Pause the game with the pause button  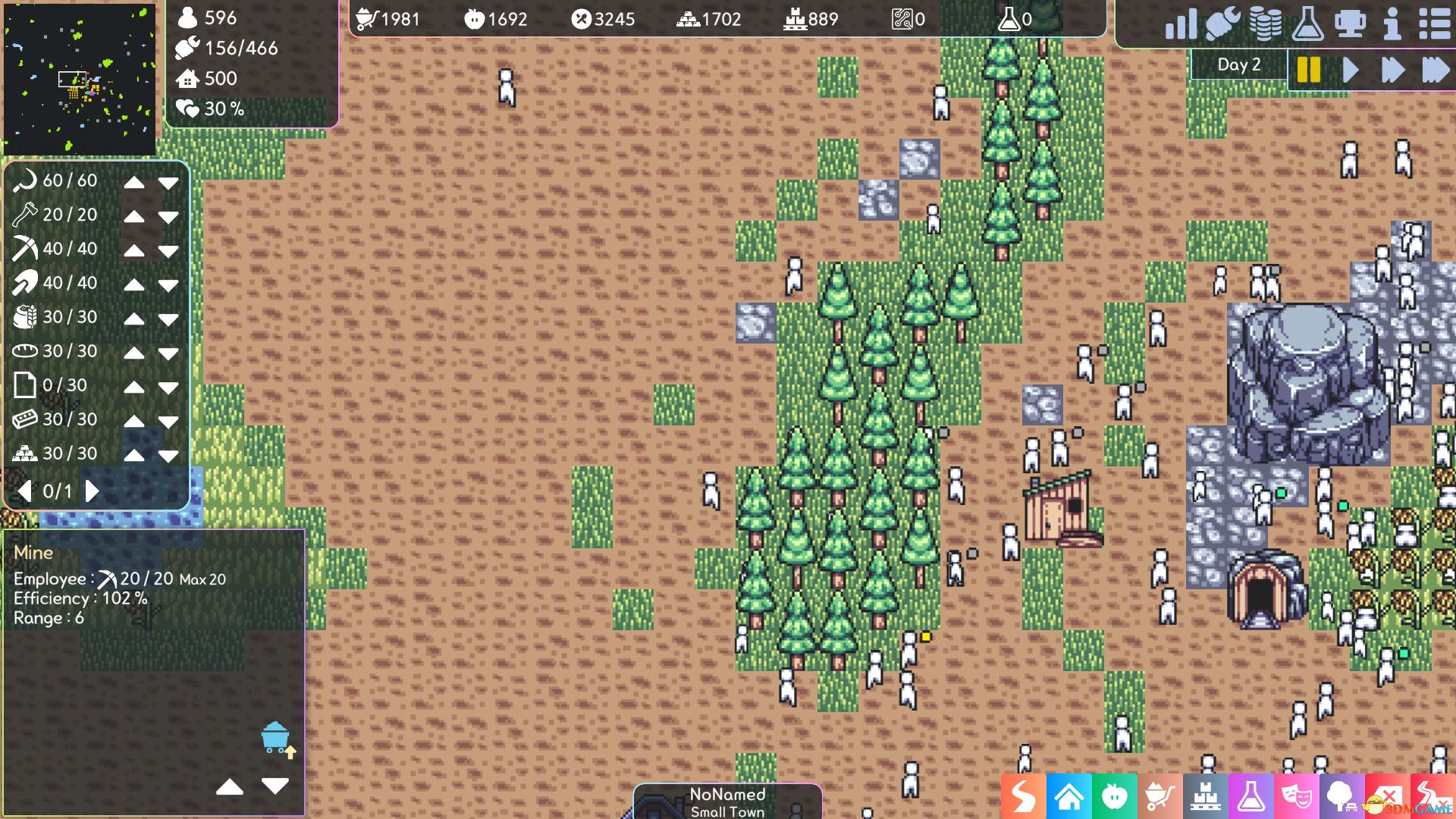1308,68
